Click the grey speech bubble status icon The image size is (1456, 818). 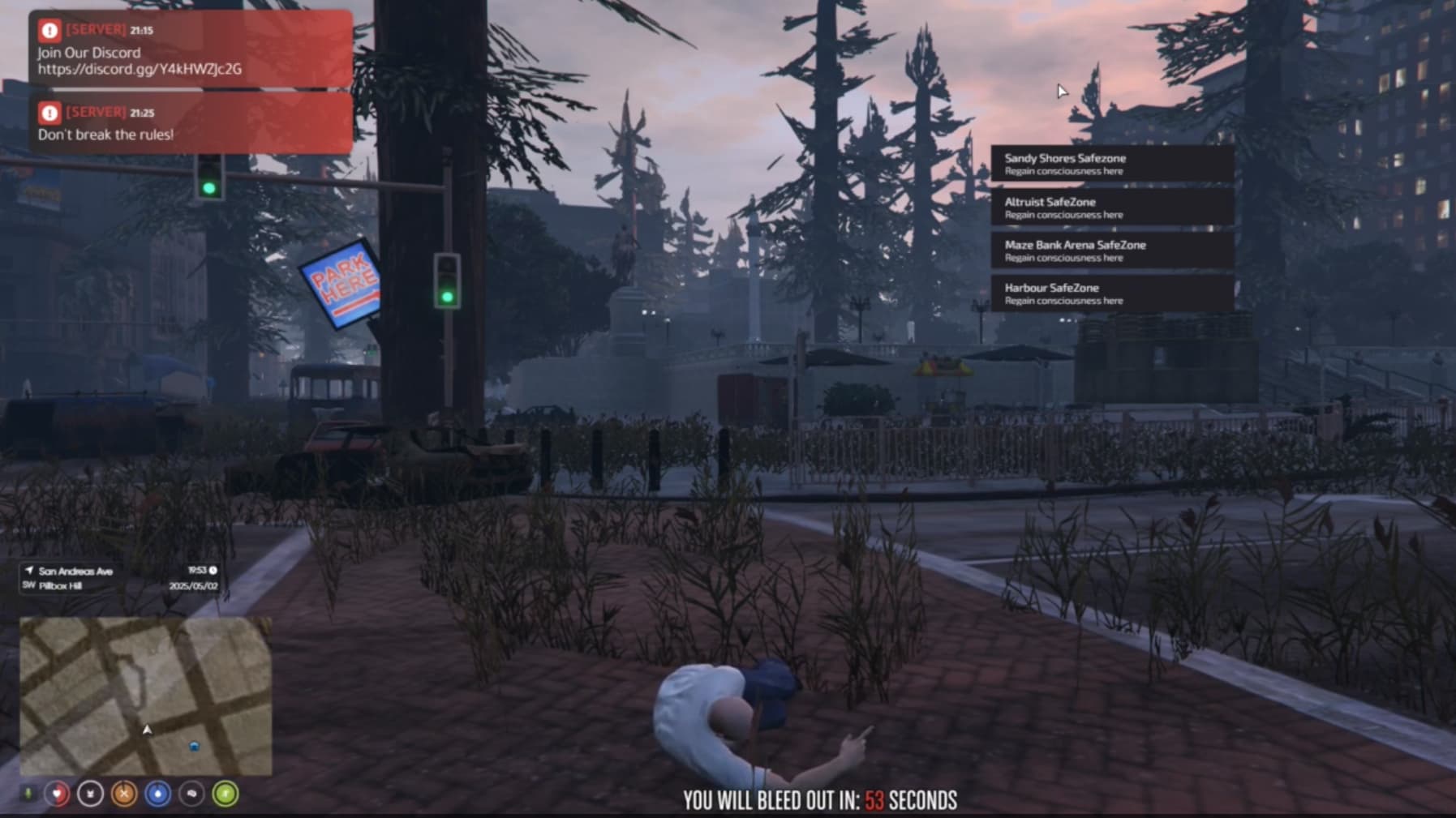191,793
